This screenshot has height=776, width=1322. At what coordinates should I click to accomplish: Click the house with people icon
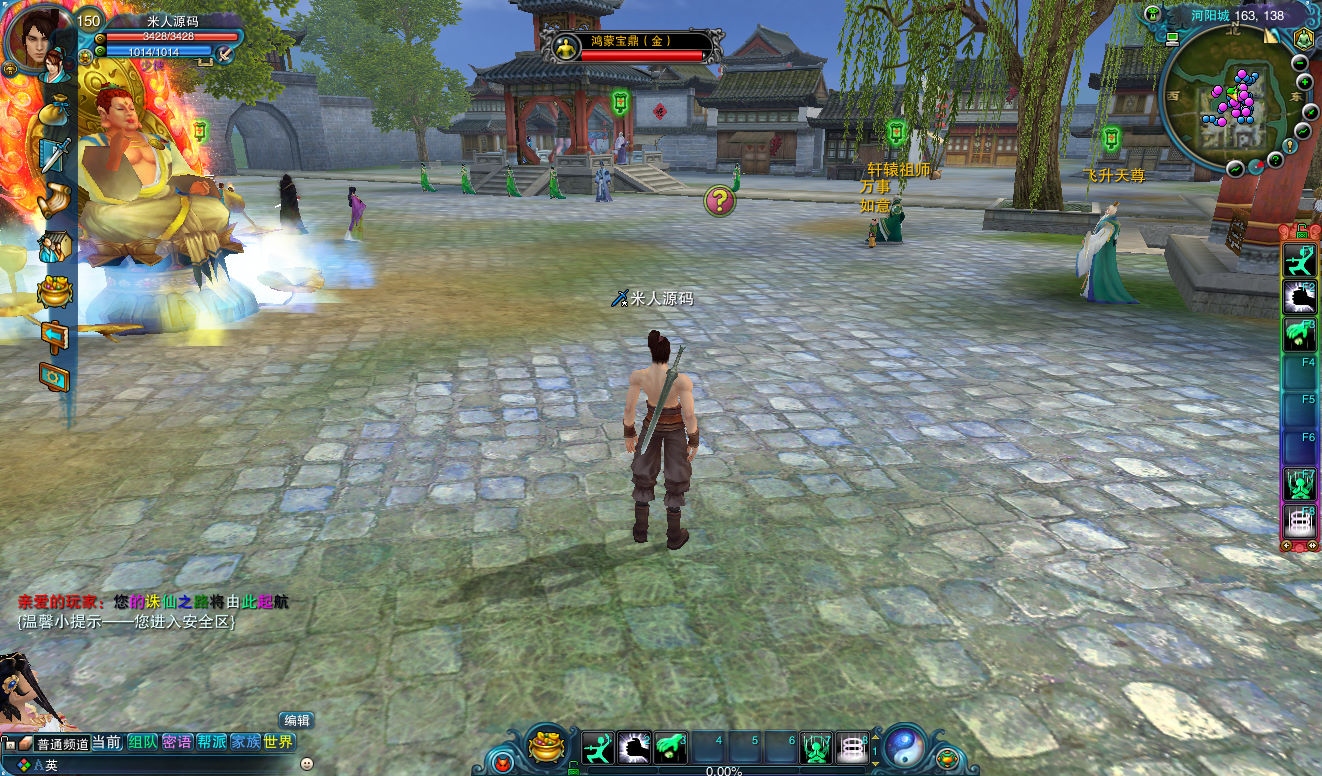(x=55, y=246)
